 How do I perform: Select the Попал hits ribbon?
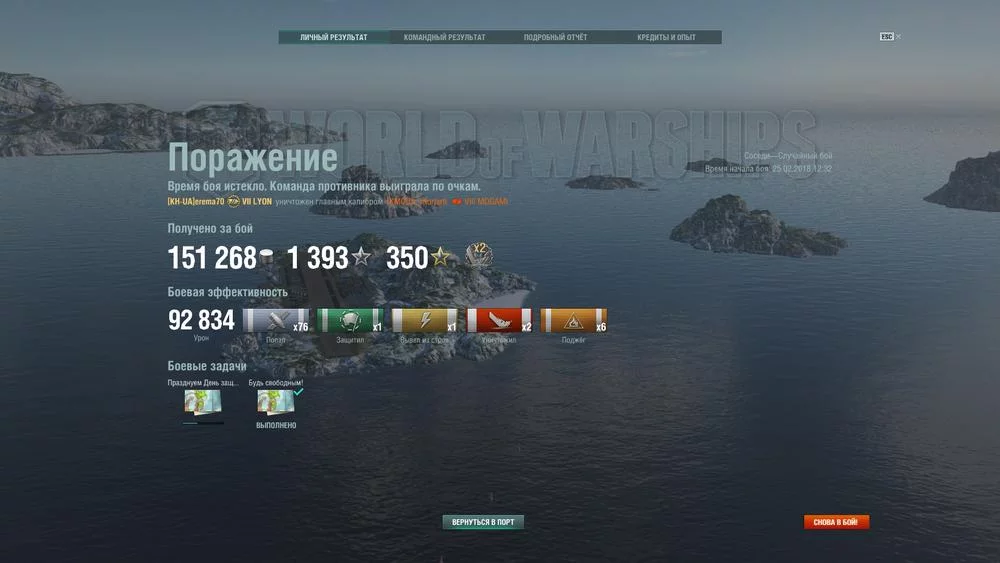(x=276, y=321)
